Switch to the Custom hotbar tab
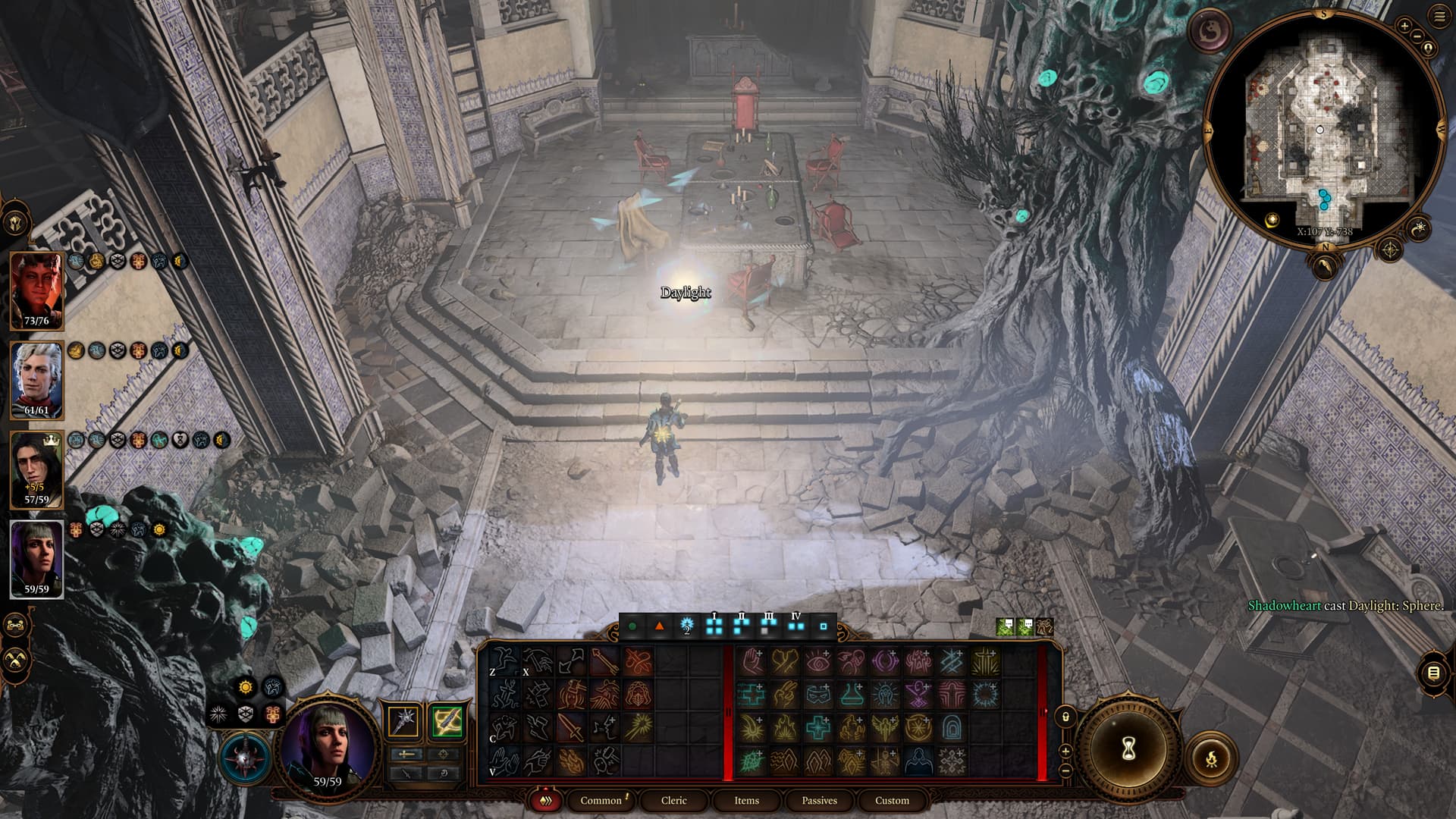Screen dimensions: 1456x819 tap(892, 801)
